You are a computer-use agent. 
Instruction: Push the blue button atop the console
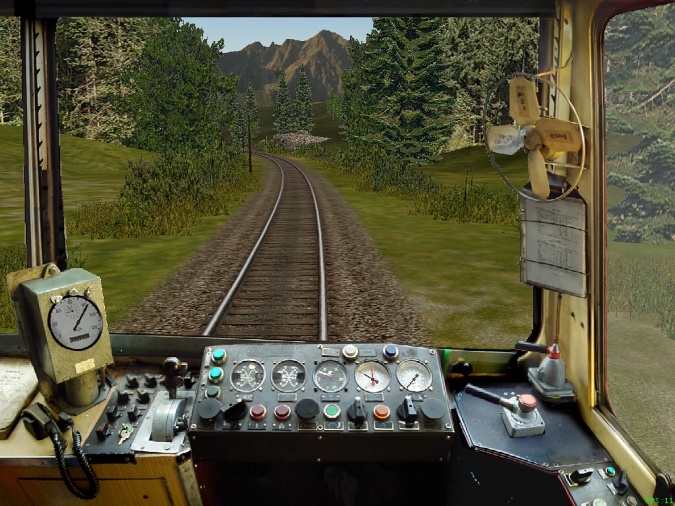(390, 351)
